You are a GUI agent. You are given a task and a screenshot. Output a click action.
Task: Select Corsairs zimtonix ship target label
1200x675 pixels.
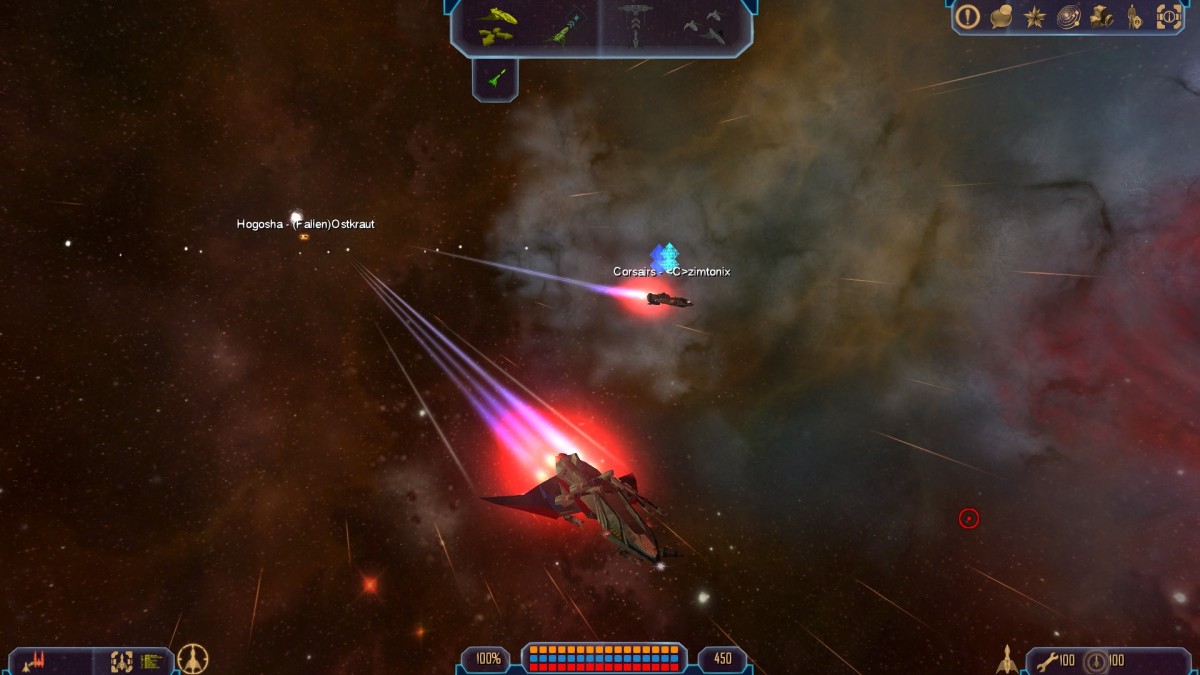click(672, 272)
